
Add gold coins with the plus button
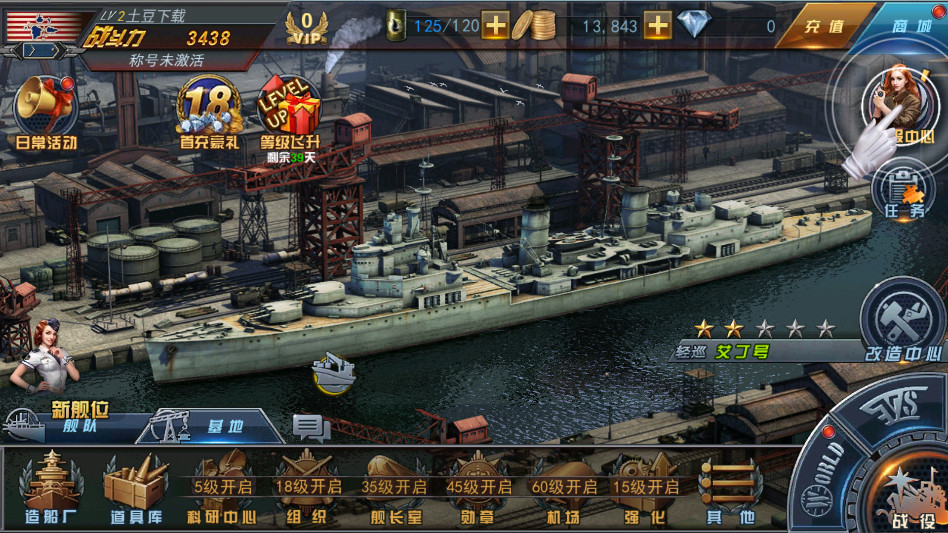[657, 25]
